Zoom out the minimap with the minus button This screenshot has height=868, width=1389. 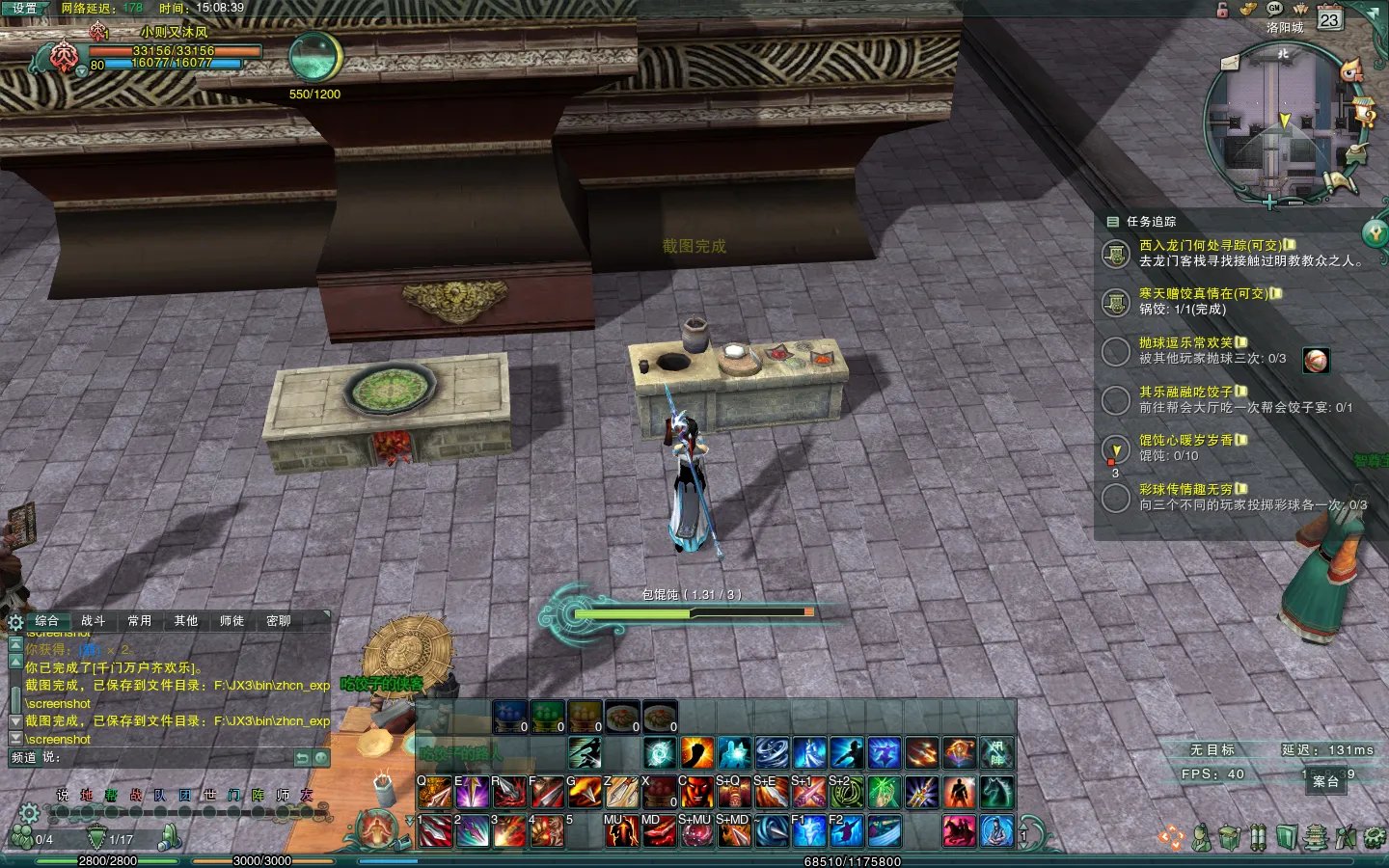coord(1295,203)
